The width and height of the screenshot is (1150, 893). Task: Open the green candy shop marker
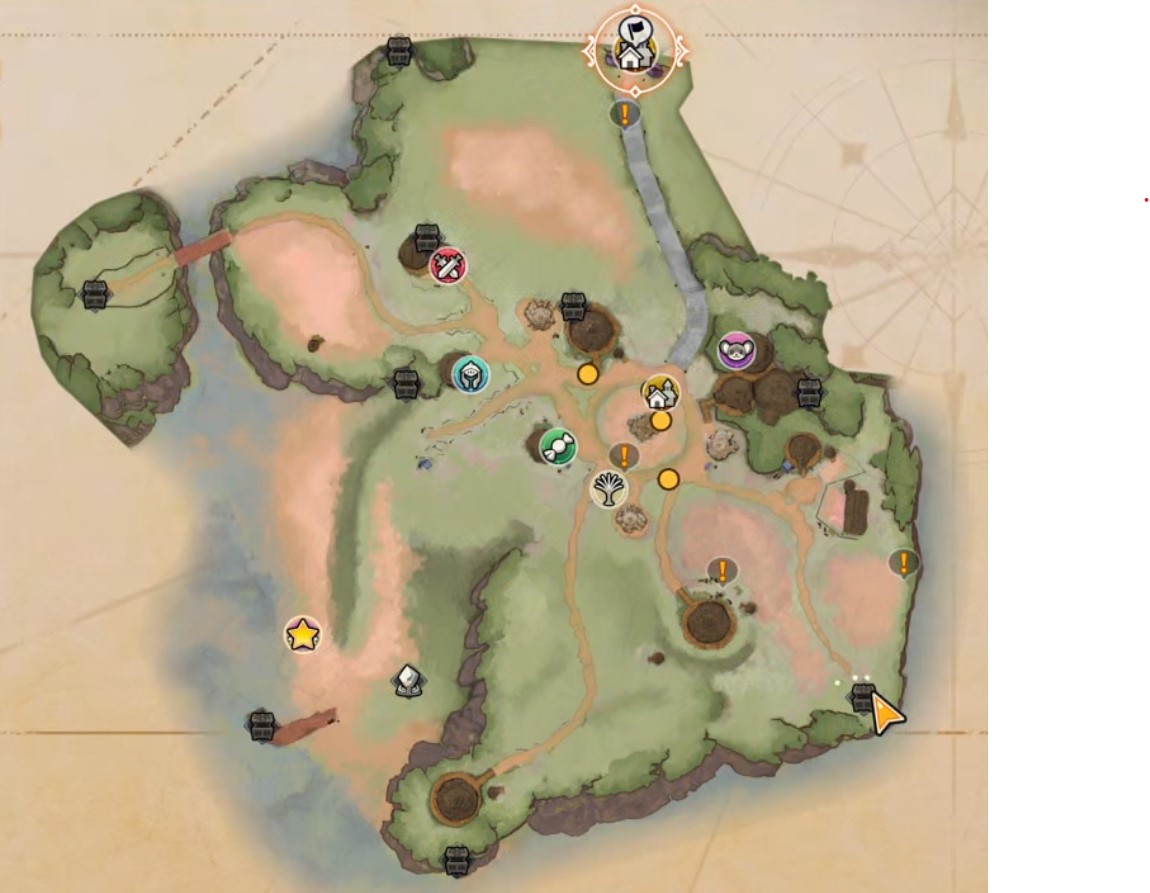click(x=558, y=446)
